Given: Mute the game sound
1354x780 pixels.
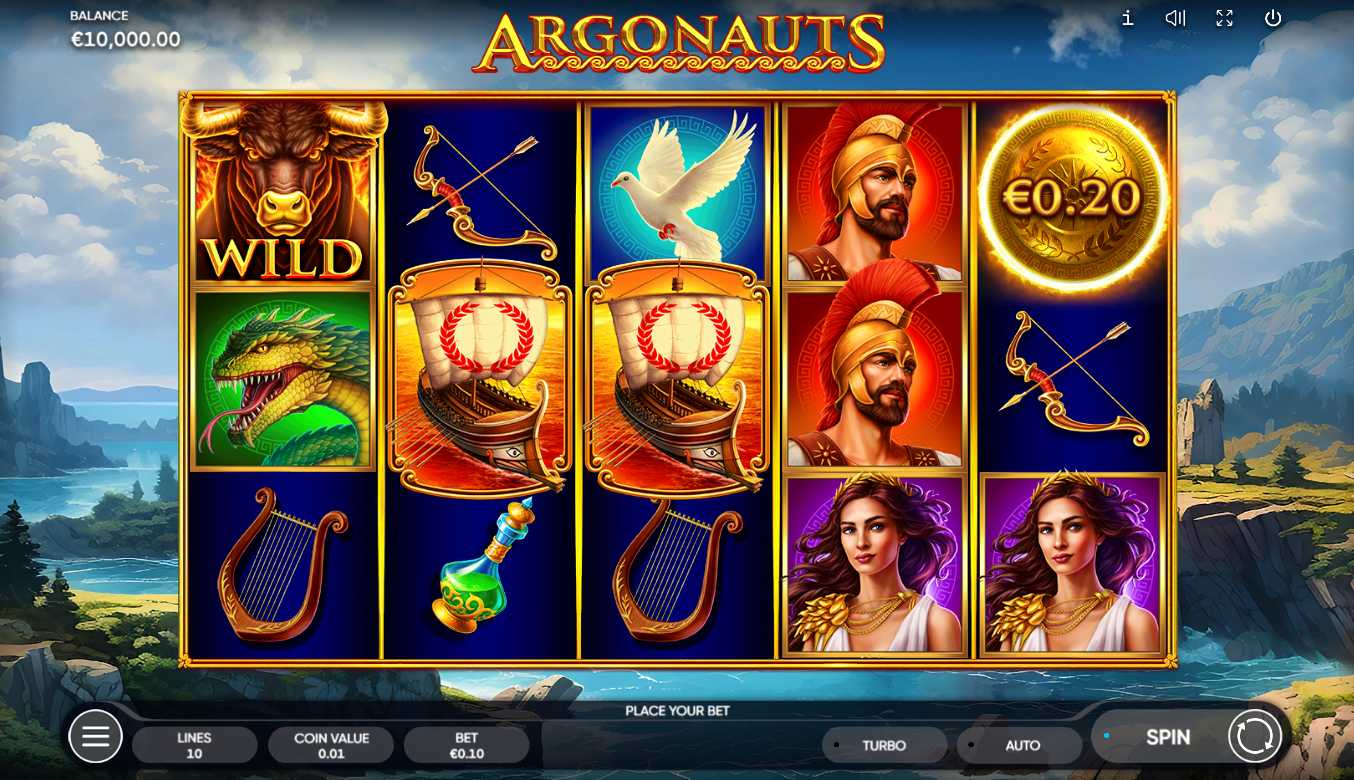Looking at the screenshot, I should coord(1175,18).
